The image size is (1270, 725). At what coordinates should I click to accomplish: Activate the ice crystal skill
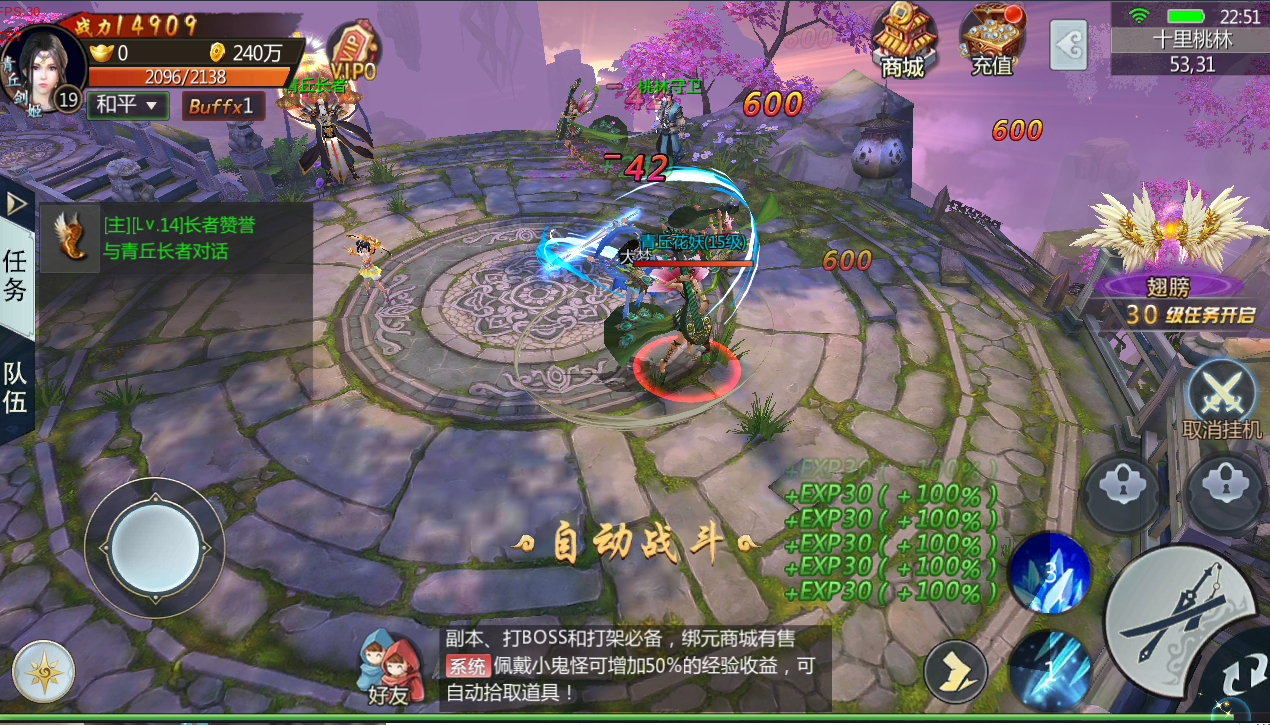[1049, 572]
